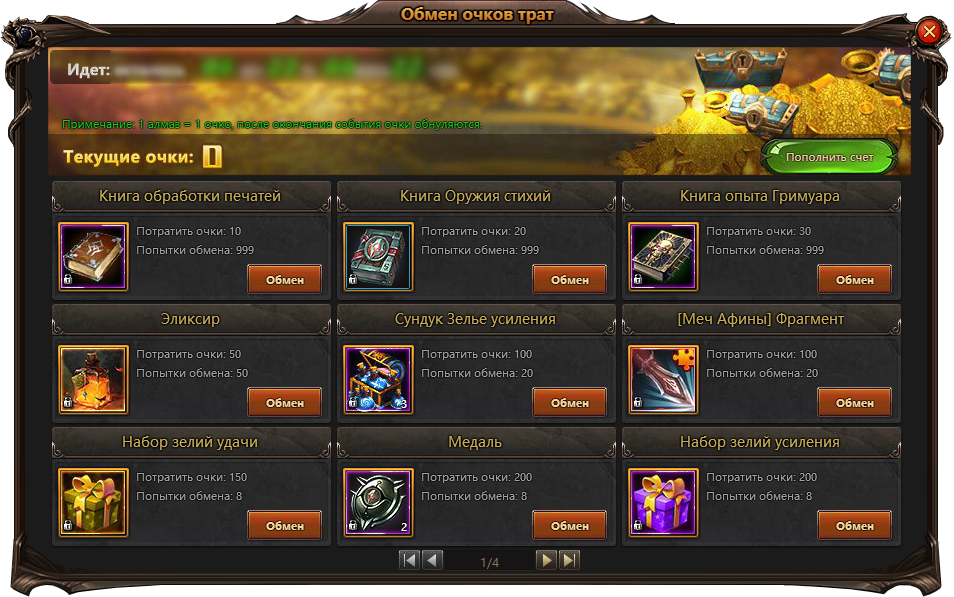Screen dimensions: 954x597
Task: Jump to the first page
Action: (409, 560)
